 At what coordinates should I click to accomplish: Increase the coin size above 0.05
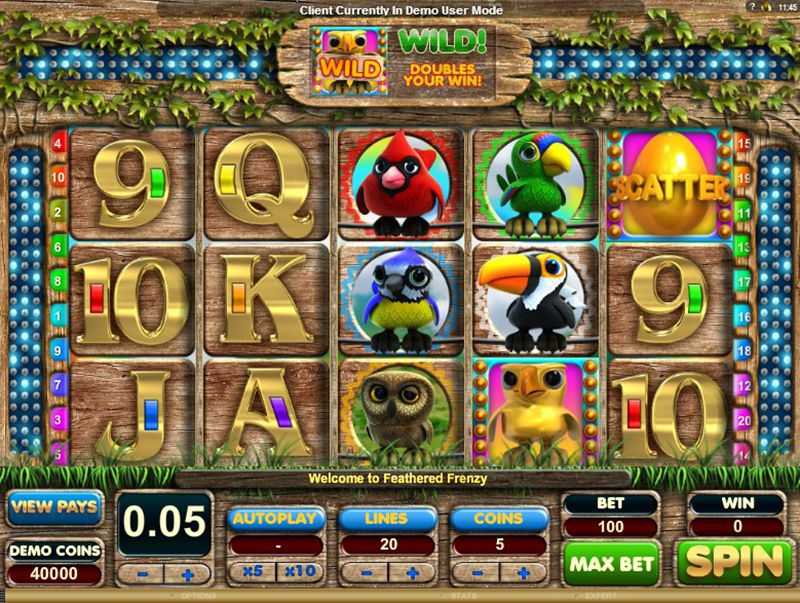[190, 574]
